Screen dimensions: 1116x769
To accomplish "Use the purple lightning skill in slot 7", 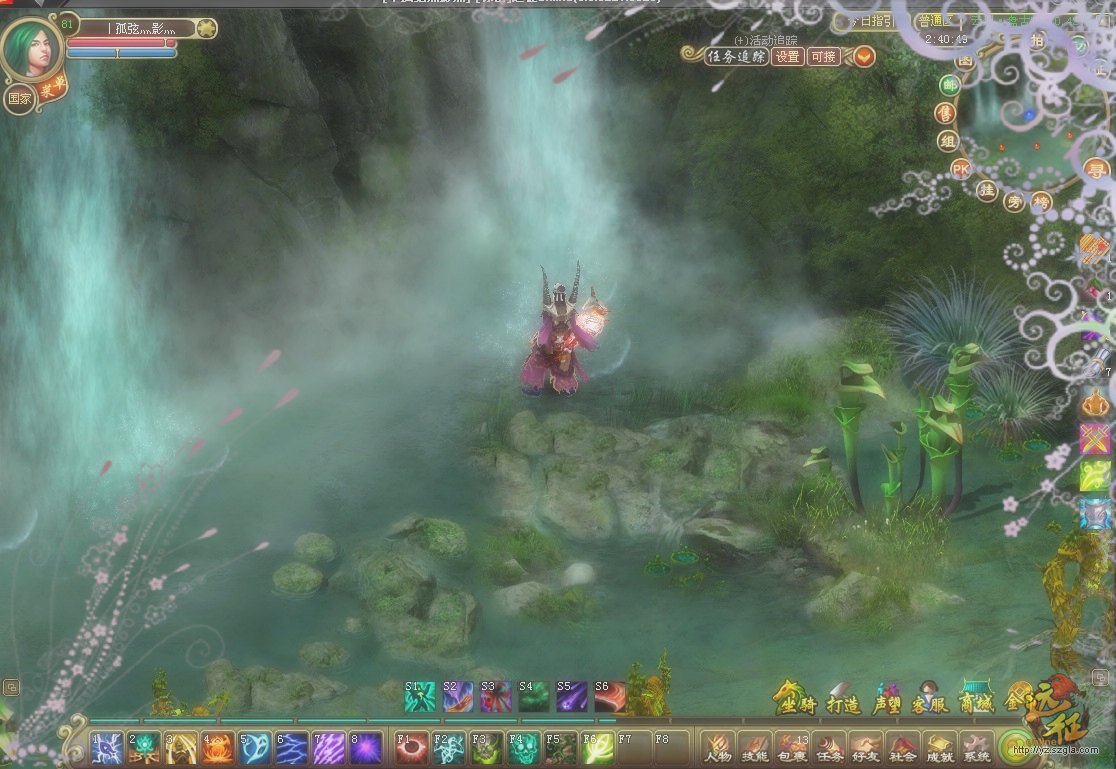I will pyautogui.click(x=329, y=748).
